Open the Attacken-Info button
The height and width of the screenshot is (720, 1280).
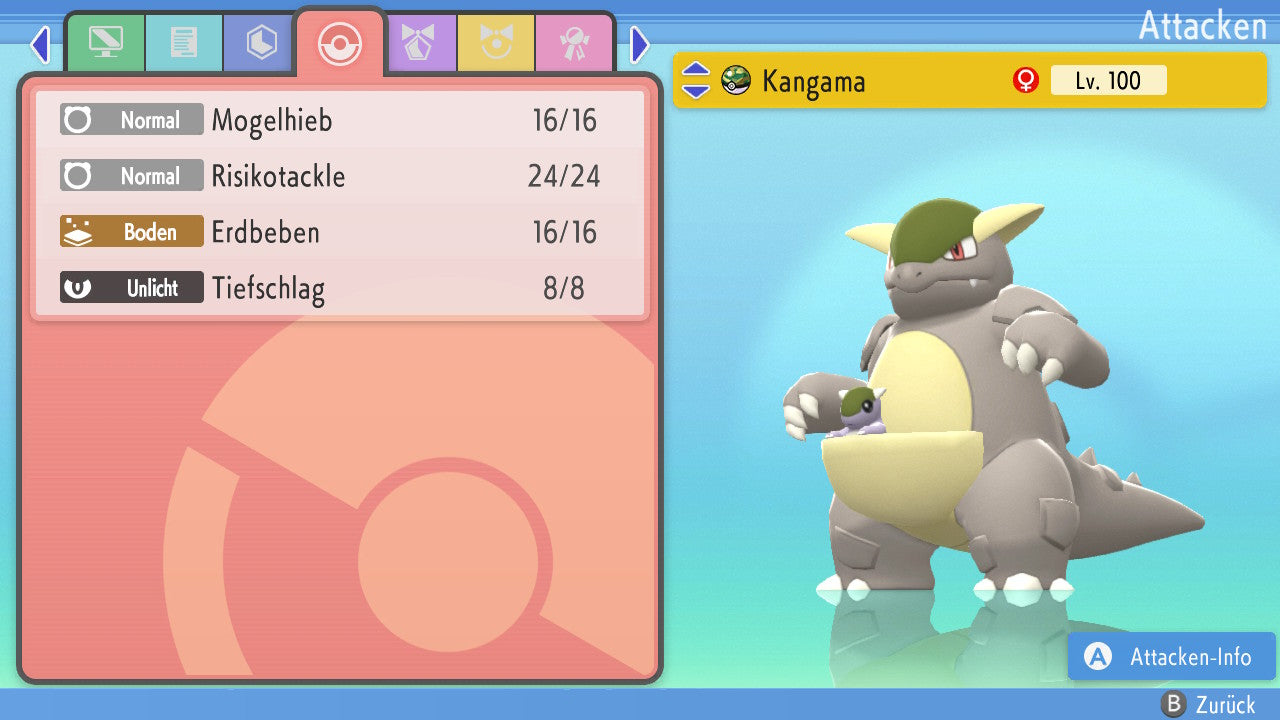coord(1172,657)
